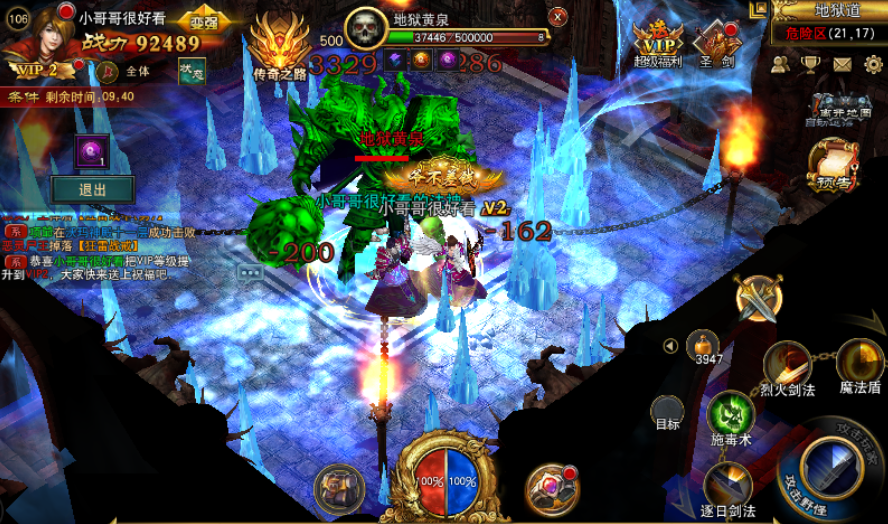
Task: Open the 传奇之路 legend road icon
Action: coord(280,50)
